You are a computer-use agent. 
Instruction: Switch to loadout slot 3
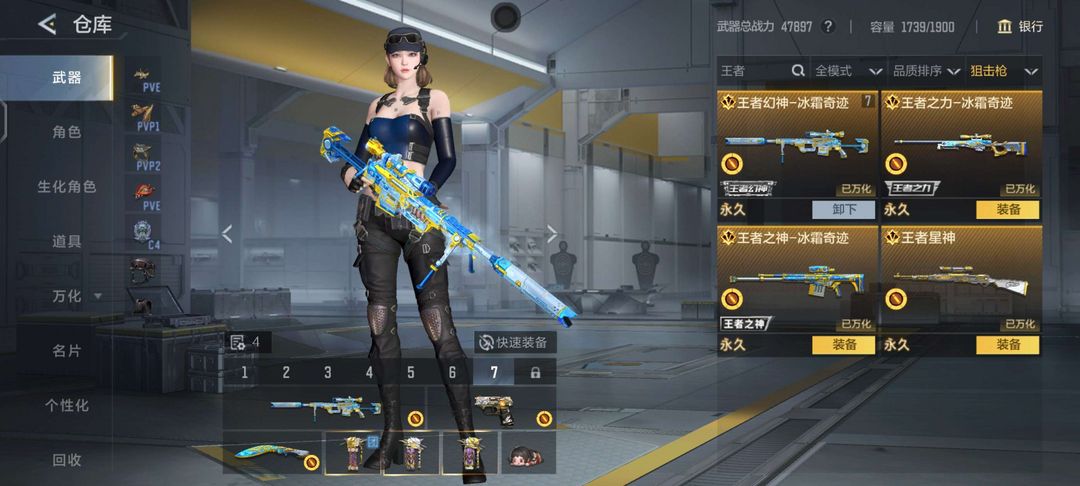pyautogui.click(x=327, y=373)
